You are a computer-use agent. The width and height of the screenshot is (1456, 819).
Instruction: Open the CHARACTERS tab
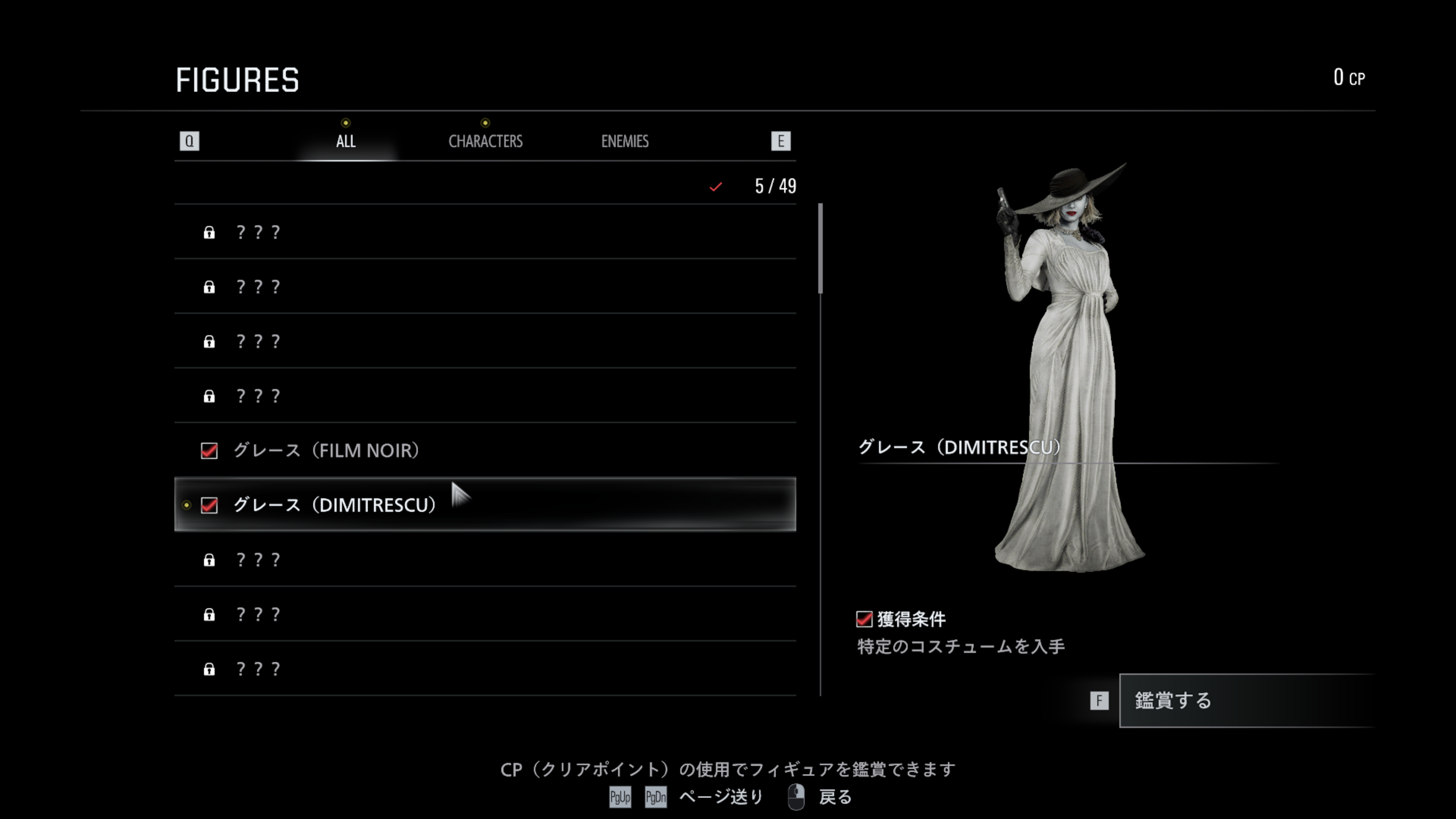485,141
